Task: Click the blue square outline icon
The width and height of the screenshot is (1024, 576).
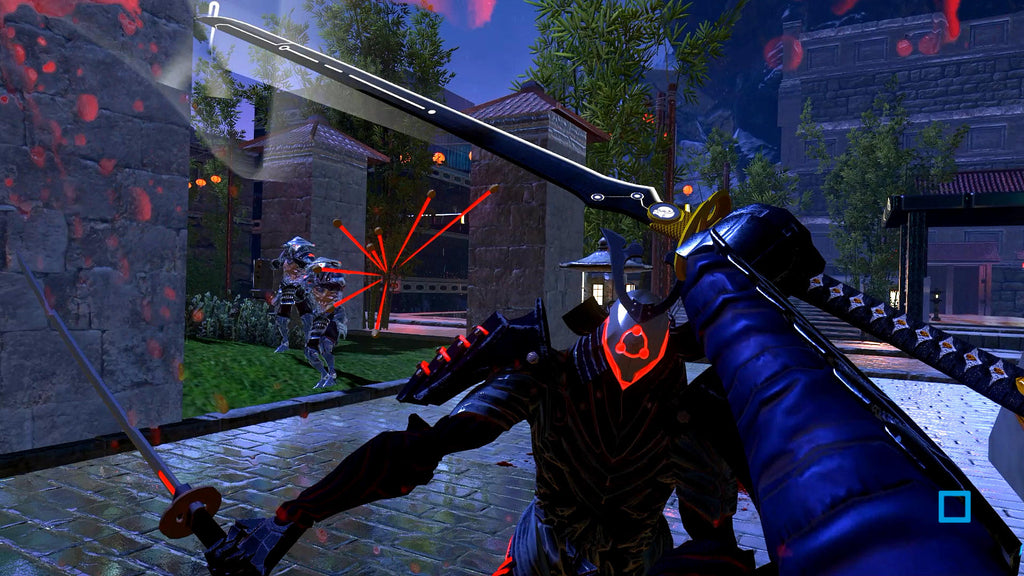Action: pyautogui.click(x=954, y=506)
